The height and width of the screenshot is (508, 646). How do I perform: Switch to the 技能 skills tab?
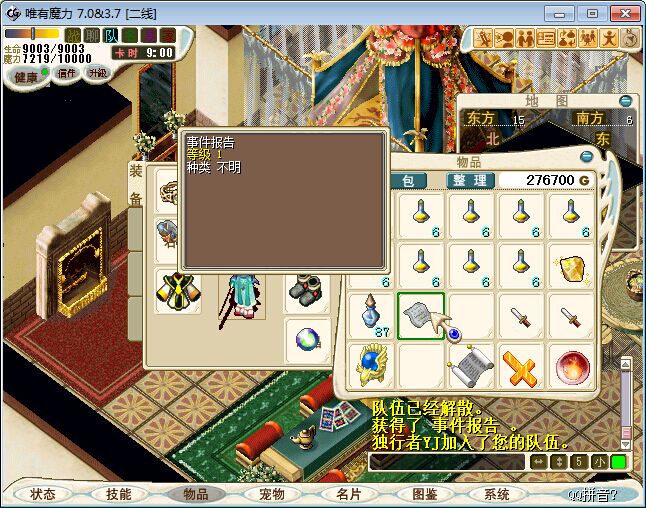point(119,494)
